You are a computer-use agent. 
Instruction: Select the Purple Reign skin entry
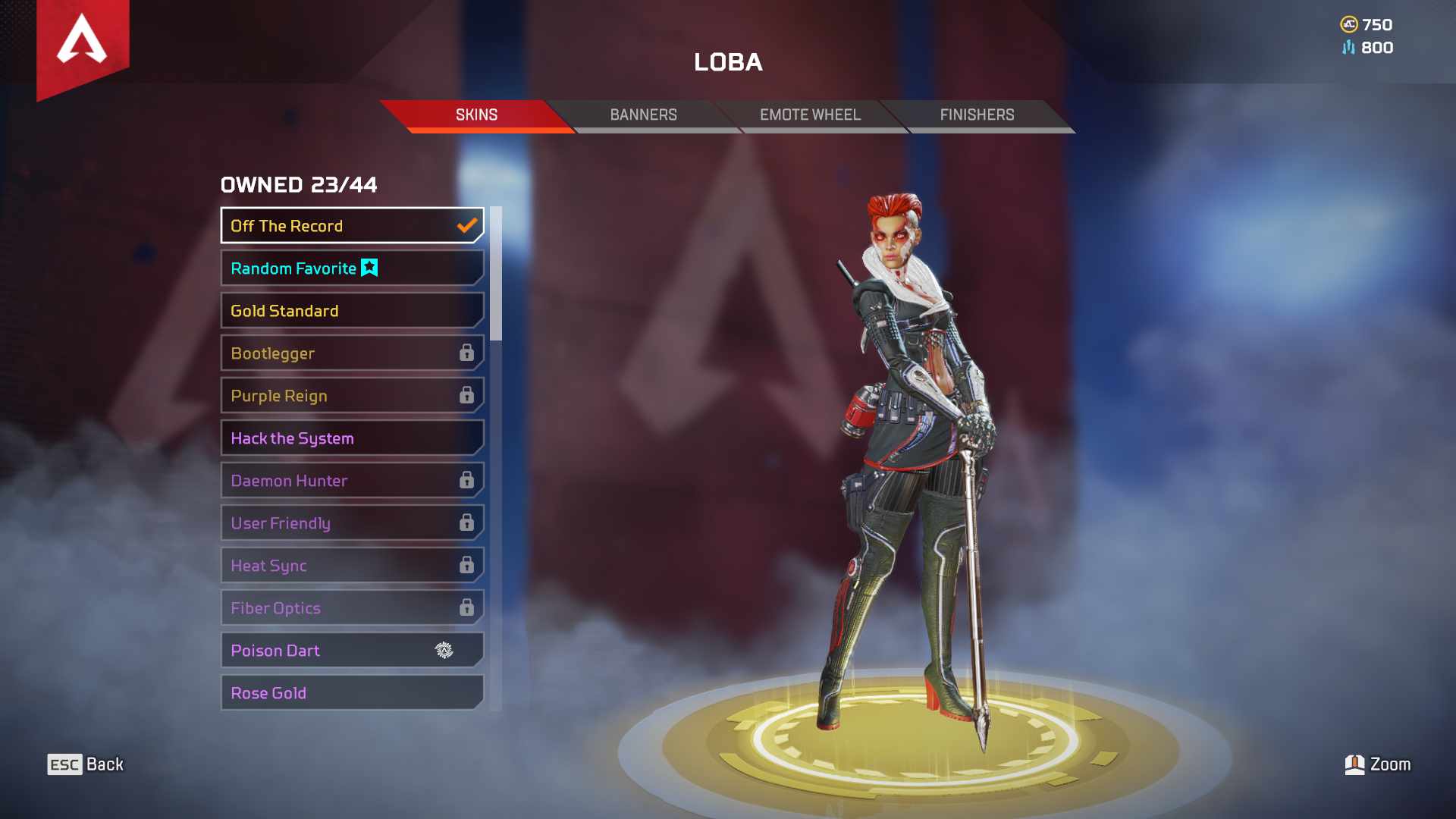click(x=352, y=396)
